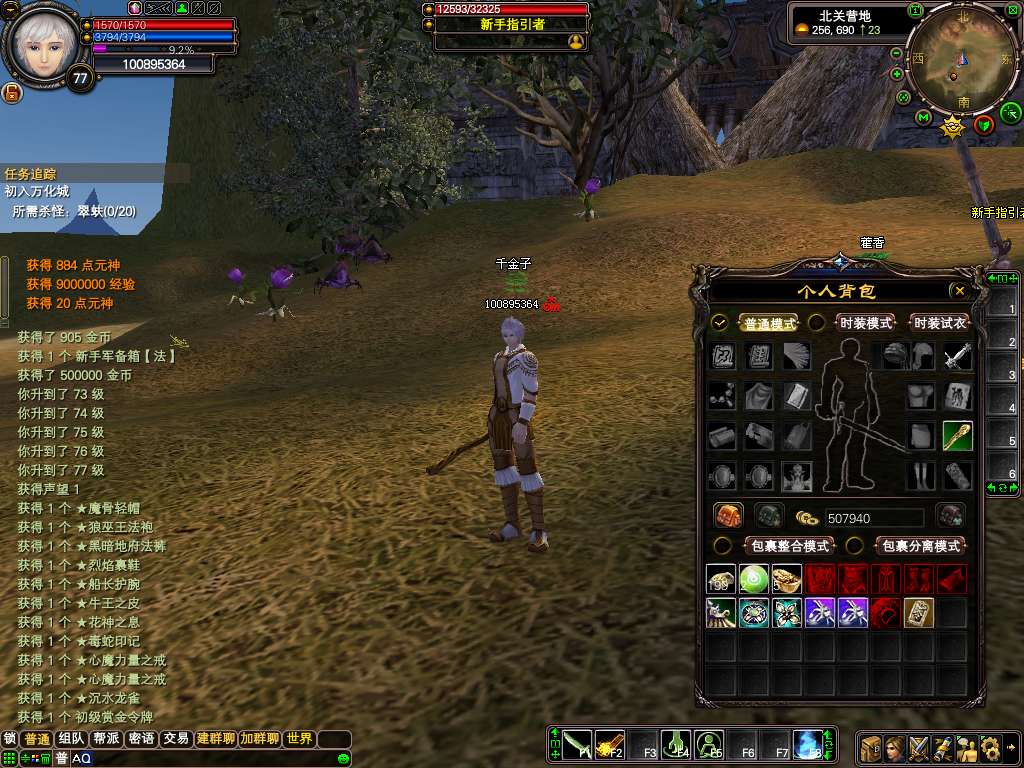Viewport: 1024px width, 768px height.
Task: Use the F8 blue flame skill
Action: click(807, 745)
